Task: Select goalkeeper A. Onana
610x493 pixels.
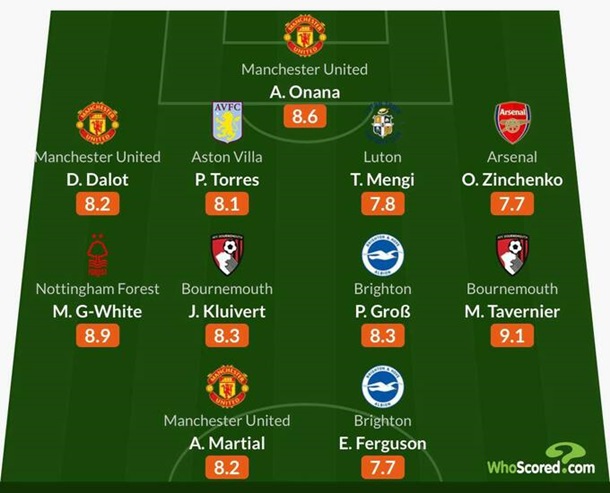Action: (x=304, y=92)
